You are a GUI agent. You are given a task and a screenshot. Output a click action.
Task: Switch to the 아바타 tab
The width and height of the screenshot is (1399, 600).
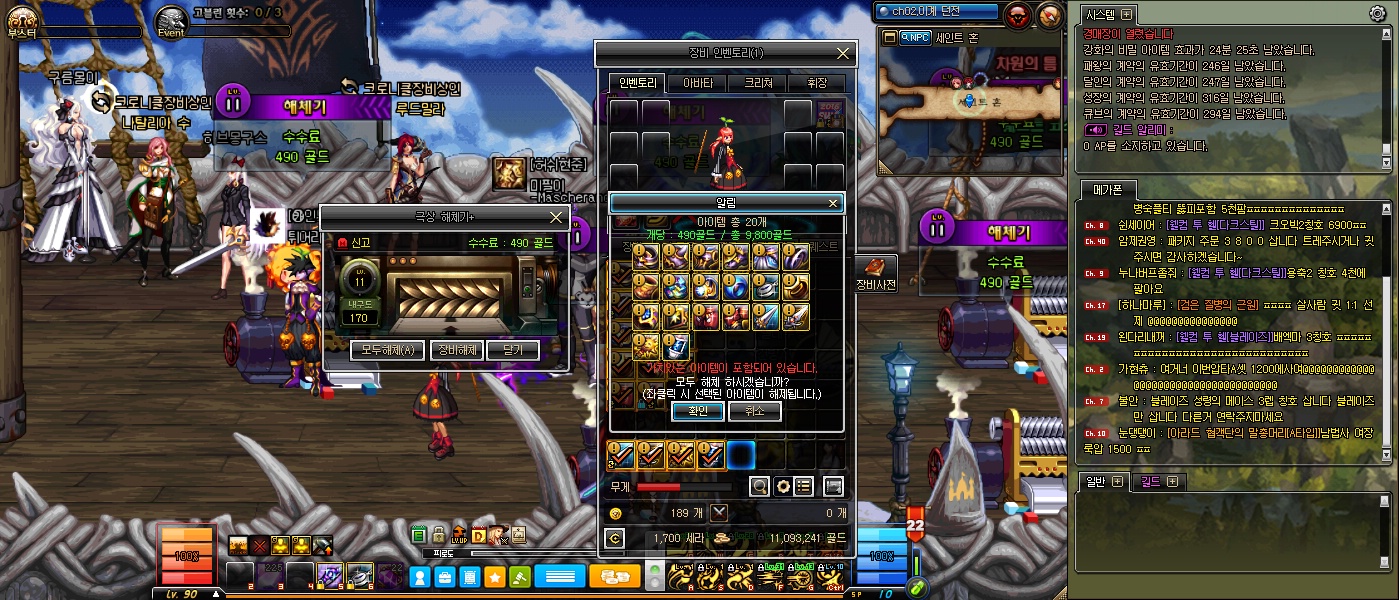coord(697,83)
